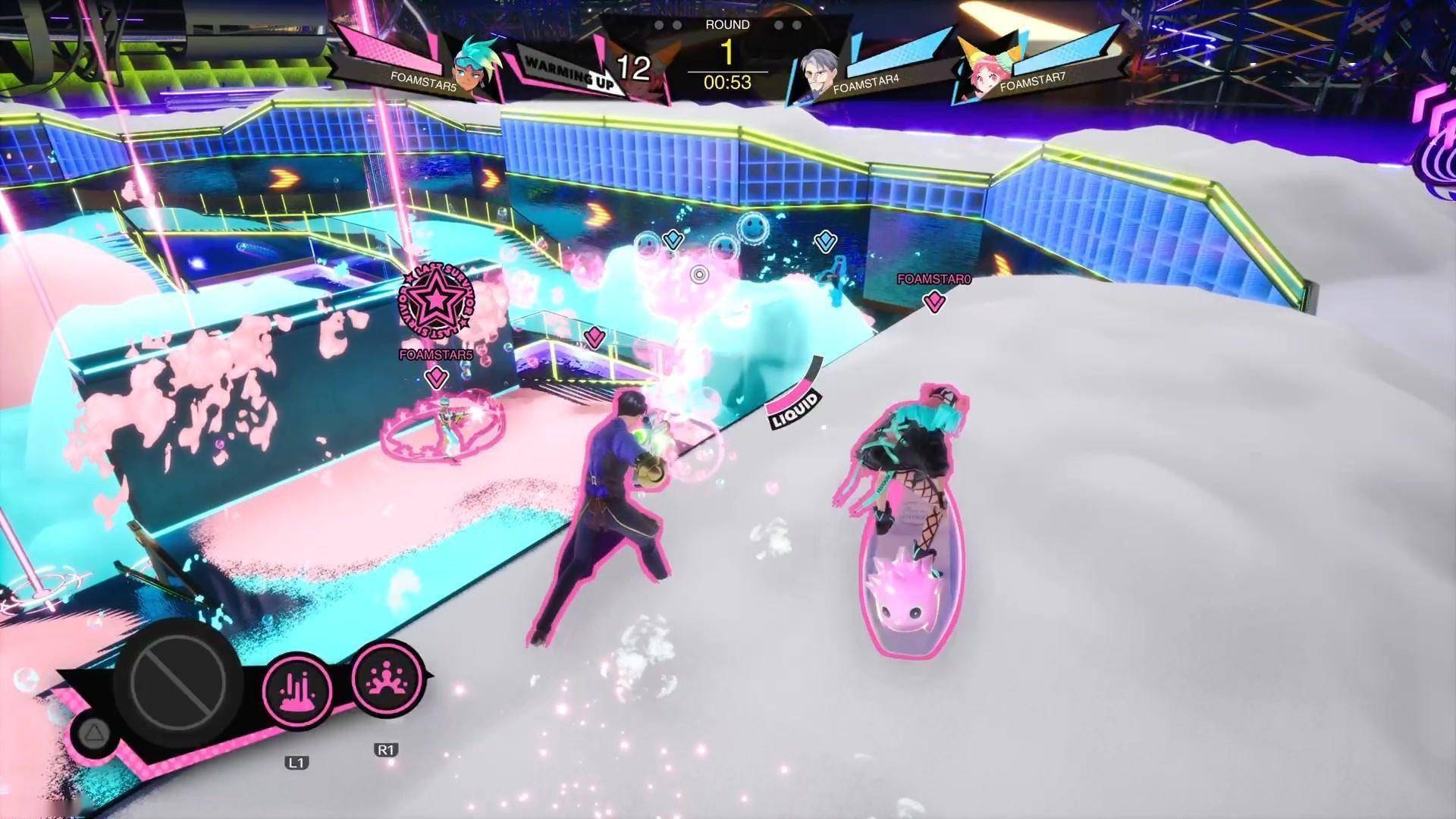Viewport: 1456px width, 819px height.
Task: Select FOAMSTAR4's gray-haired portrait
Action: click(x=820, y=73)
